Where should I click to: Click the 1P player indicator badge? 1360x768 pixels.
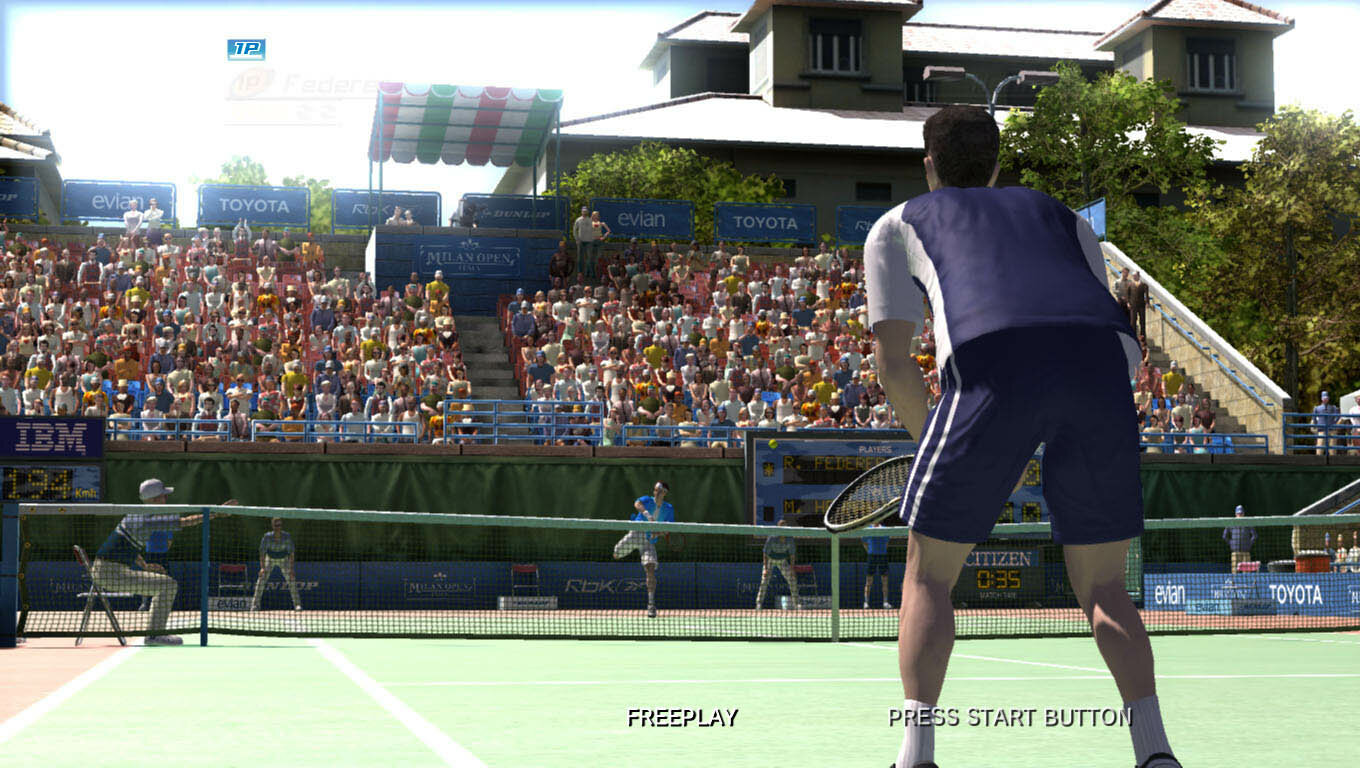tap(246, 49)
